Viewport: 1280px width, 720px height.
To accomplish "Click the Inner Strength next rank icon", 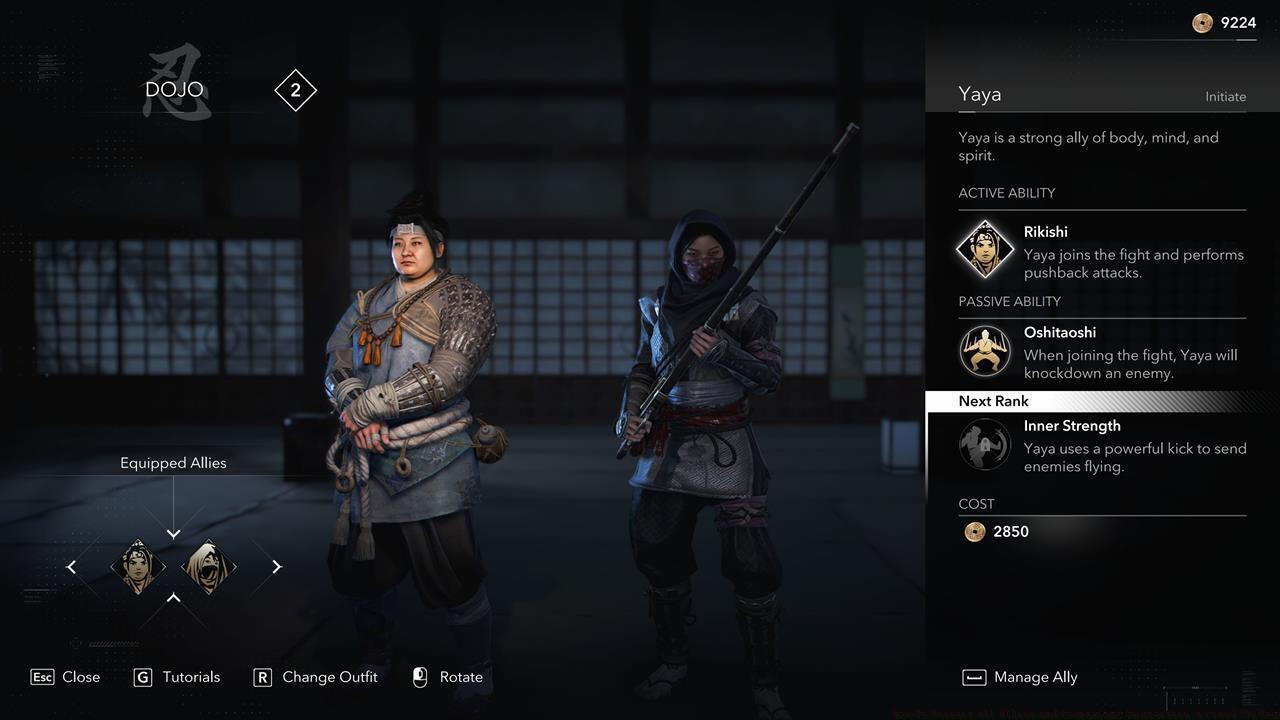I will (x=985, y=445).
